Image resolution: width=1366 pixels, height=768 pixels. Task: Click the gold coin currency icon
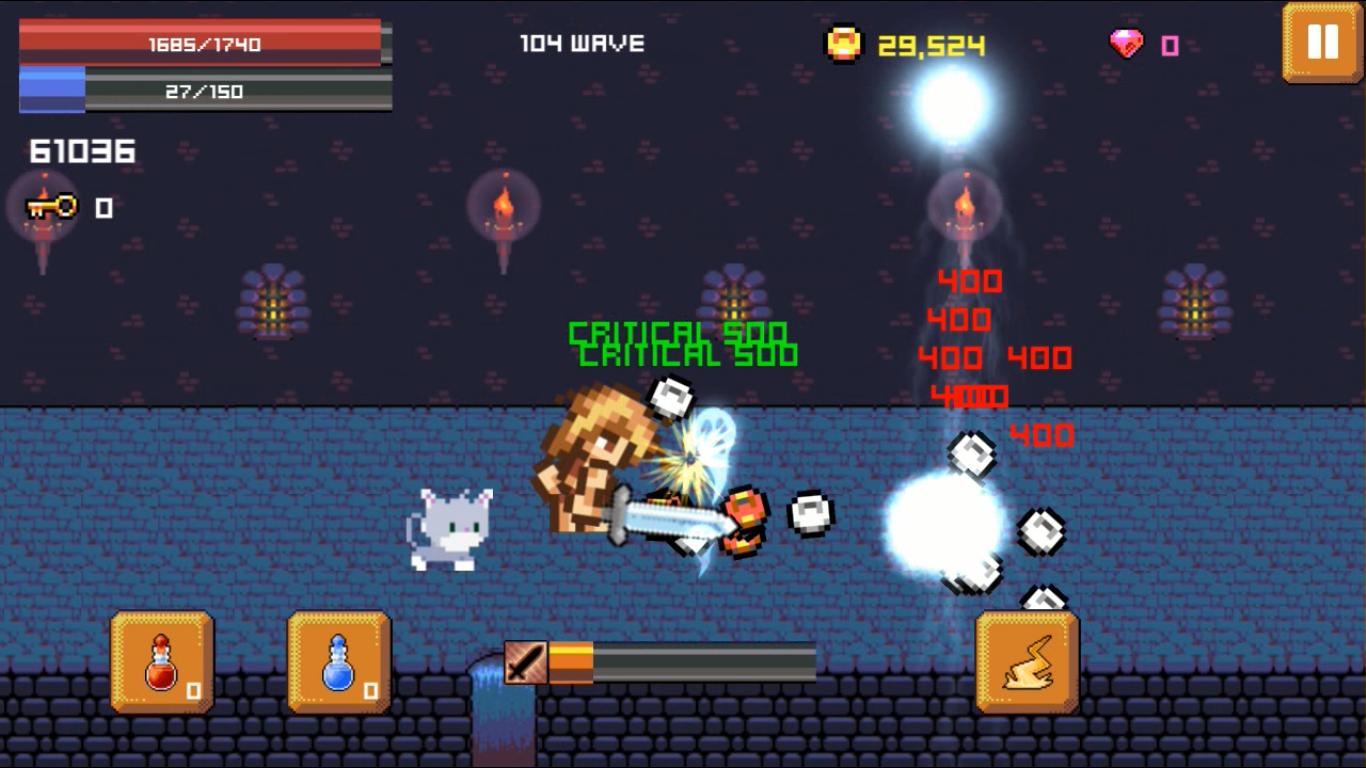click(845, 42)
